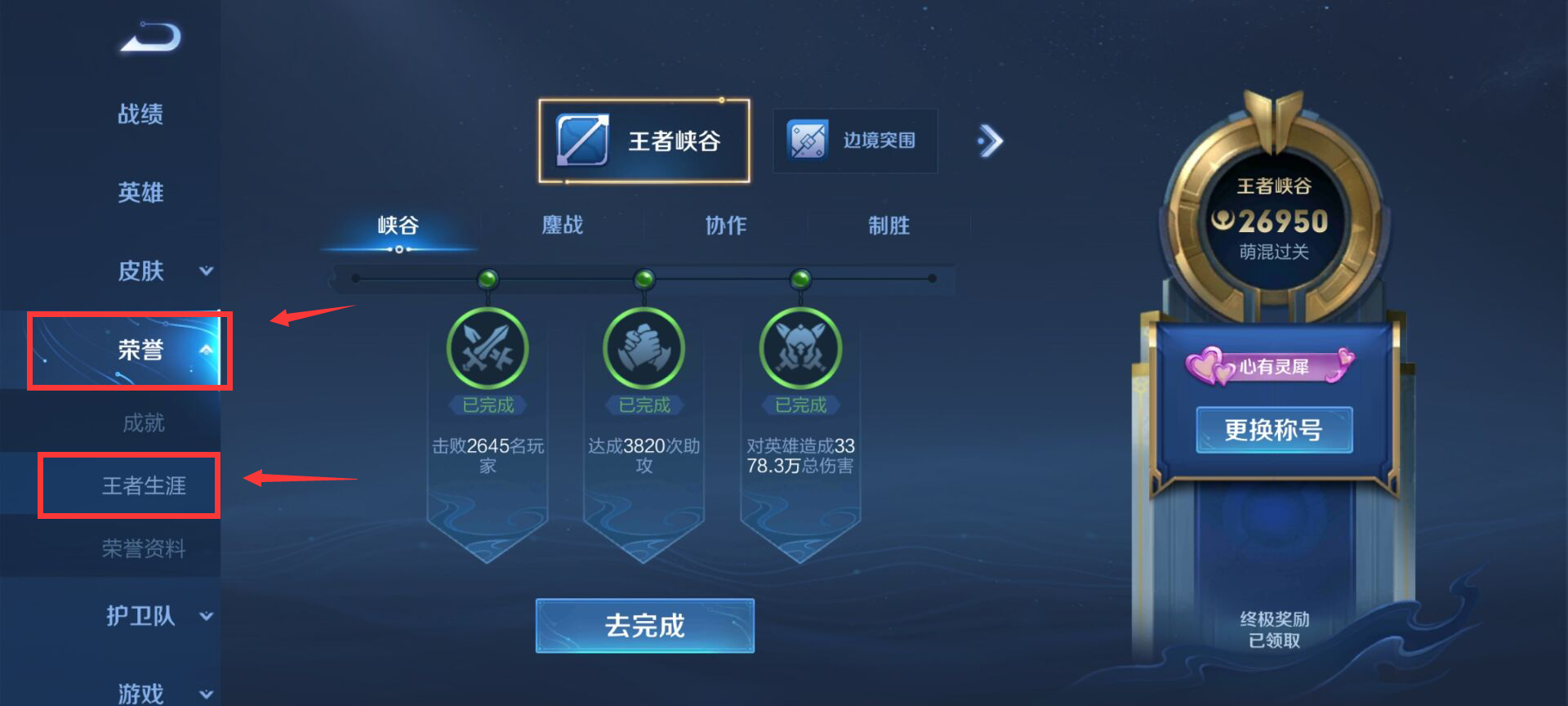Image resolution: width=1568 pixels, height=706 pixels.
Task: Open the 边境突围 mode icon
Action: [854, 141]
